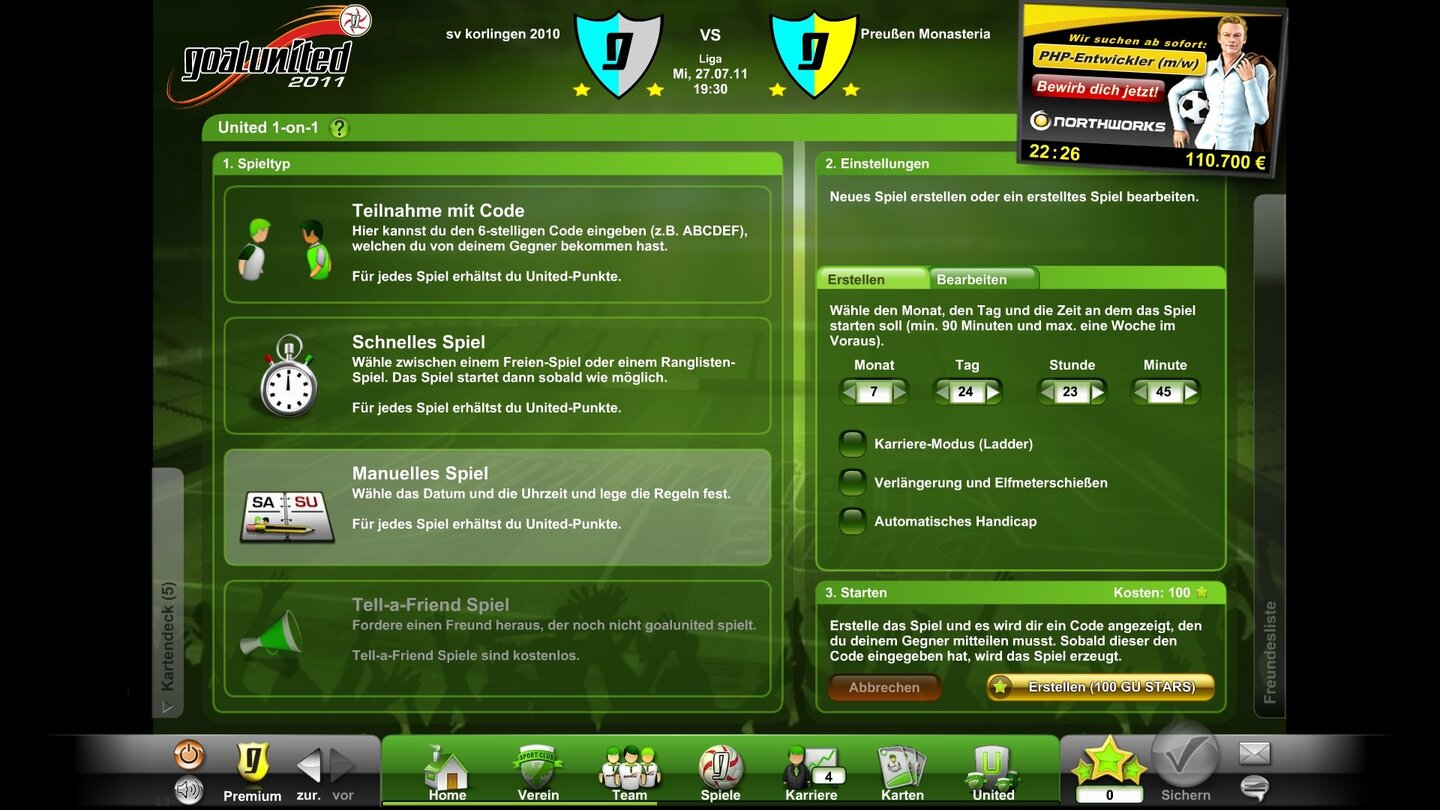This screenshot has width=1440, height=810.
Task: Enable Verlängerung und Elfmeterschießen
Action: click(852, 482)
